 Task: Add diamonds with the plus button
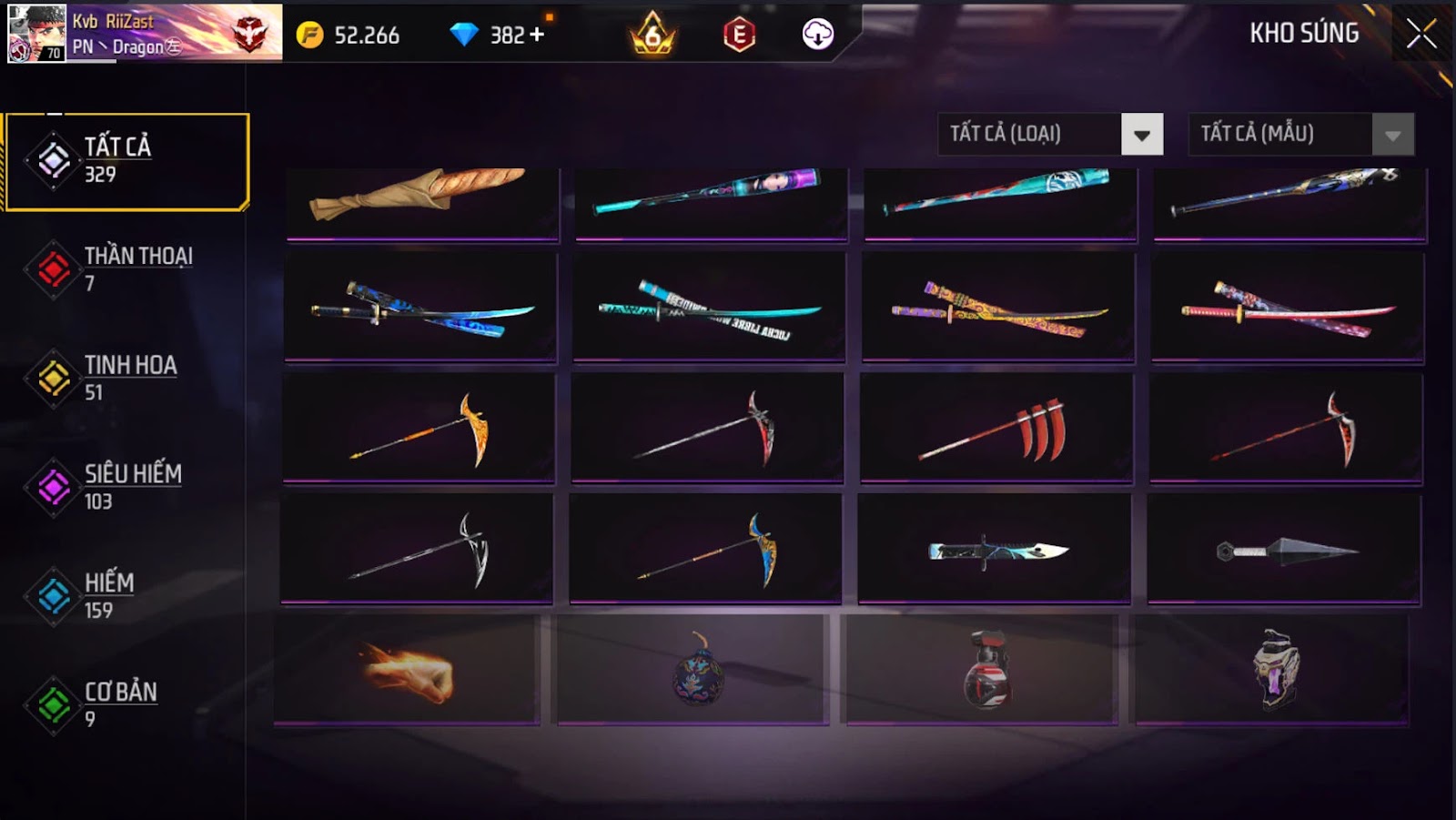[537, 35]
